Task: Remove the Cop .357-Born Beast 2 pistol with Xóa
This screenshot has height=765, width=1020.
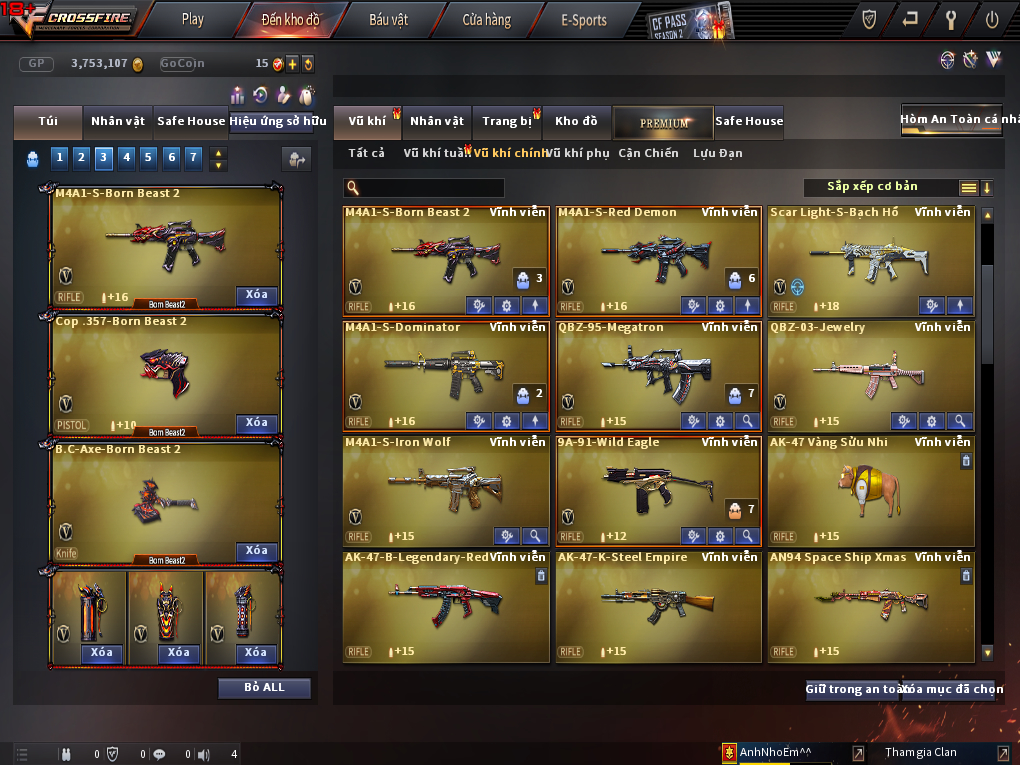Action: pyautogui.click(x=257, y=423)
